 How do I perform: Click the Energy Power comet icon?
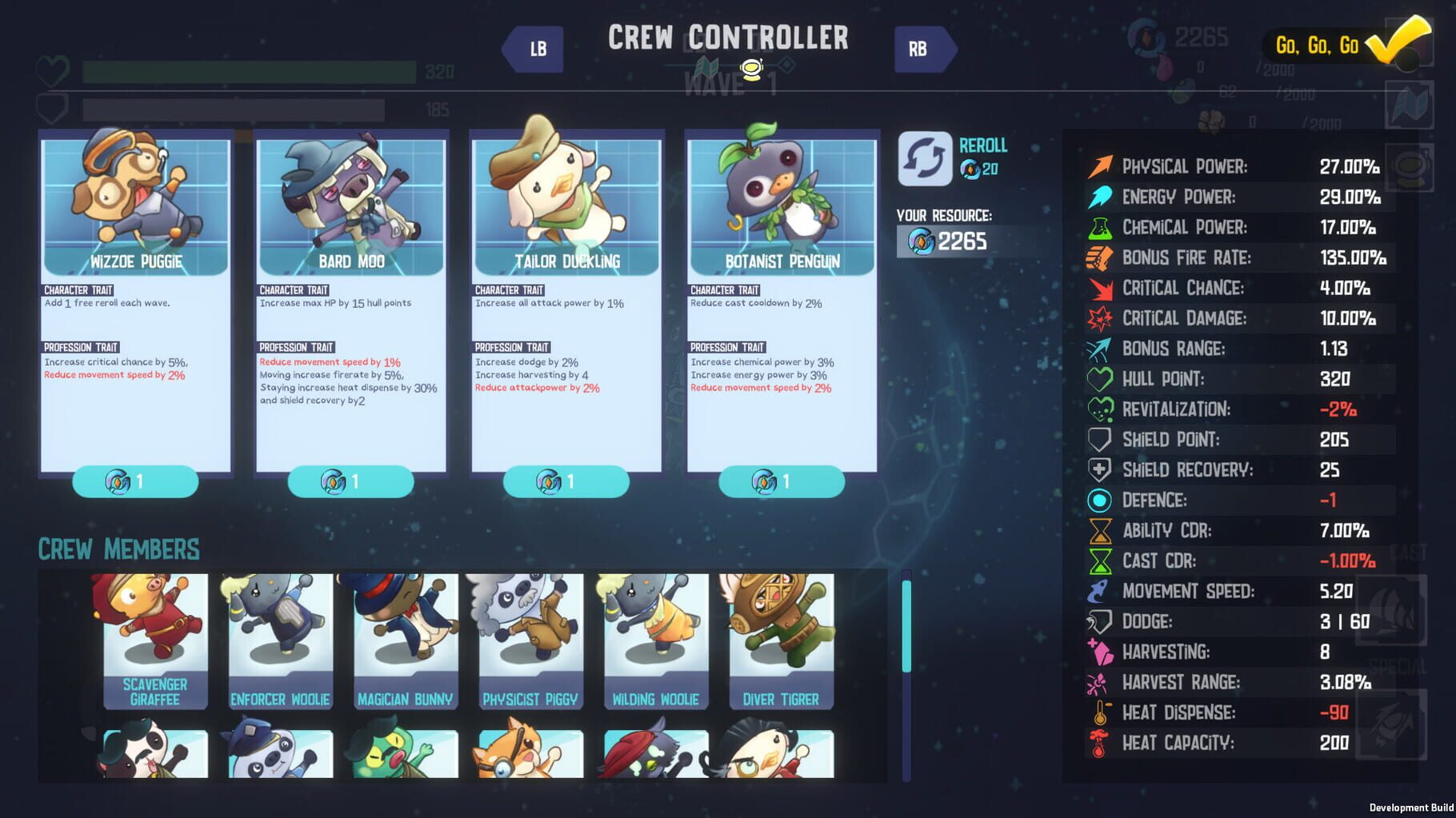[x=1102, y=197]
